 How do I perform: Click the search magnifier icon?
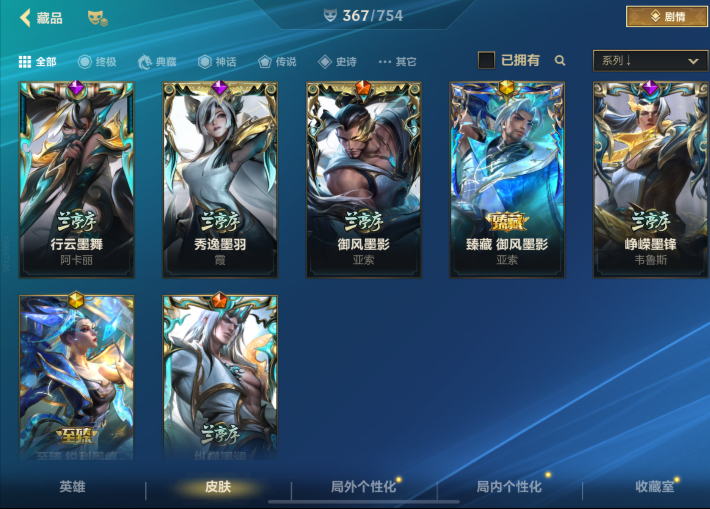point(560,60)
